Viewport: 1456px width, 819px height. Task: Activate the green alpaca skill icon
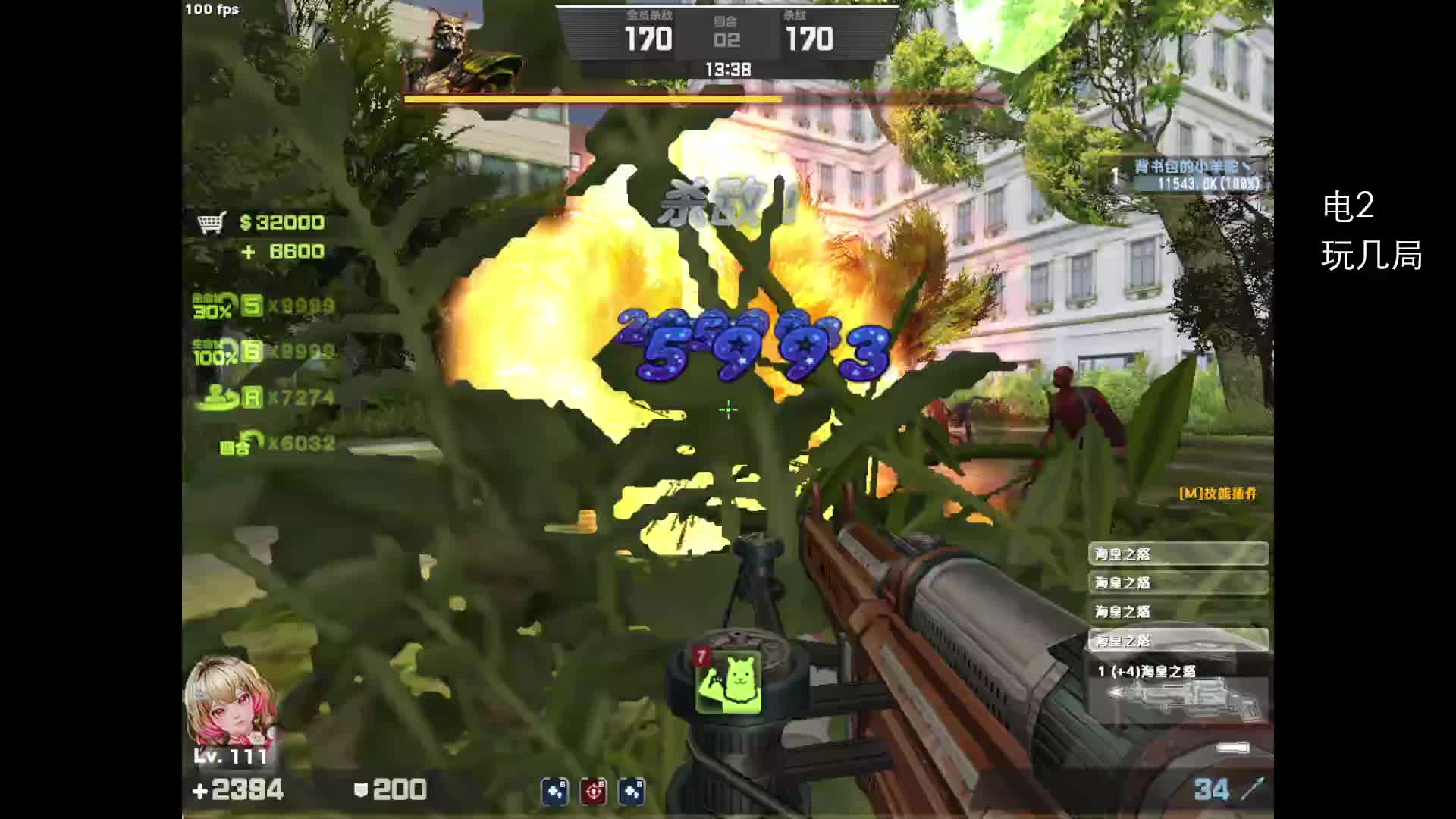[729, 682]
